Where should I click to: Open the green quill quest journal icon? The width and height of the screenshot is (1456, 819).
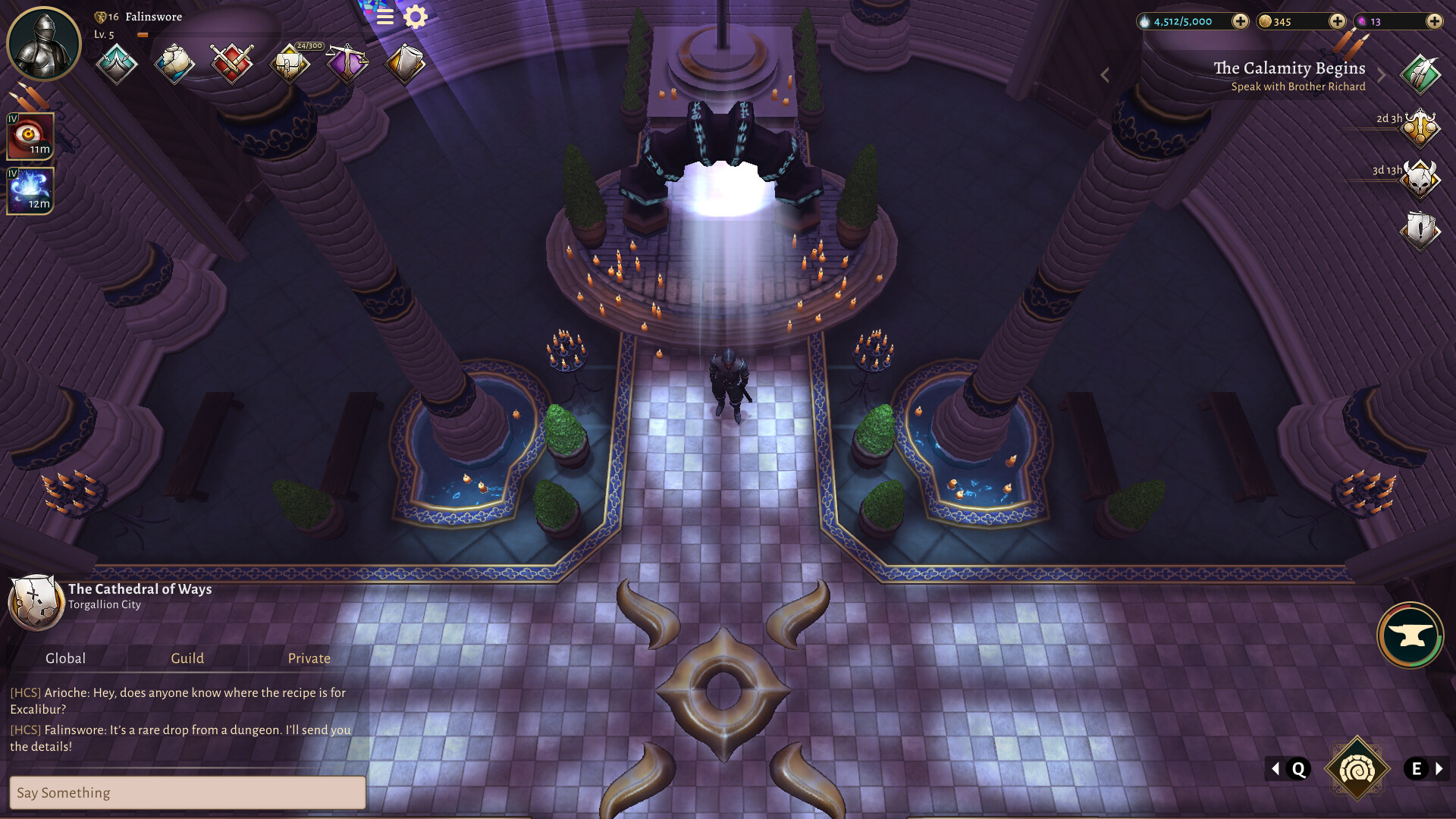(1420, 74)
